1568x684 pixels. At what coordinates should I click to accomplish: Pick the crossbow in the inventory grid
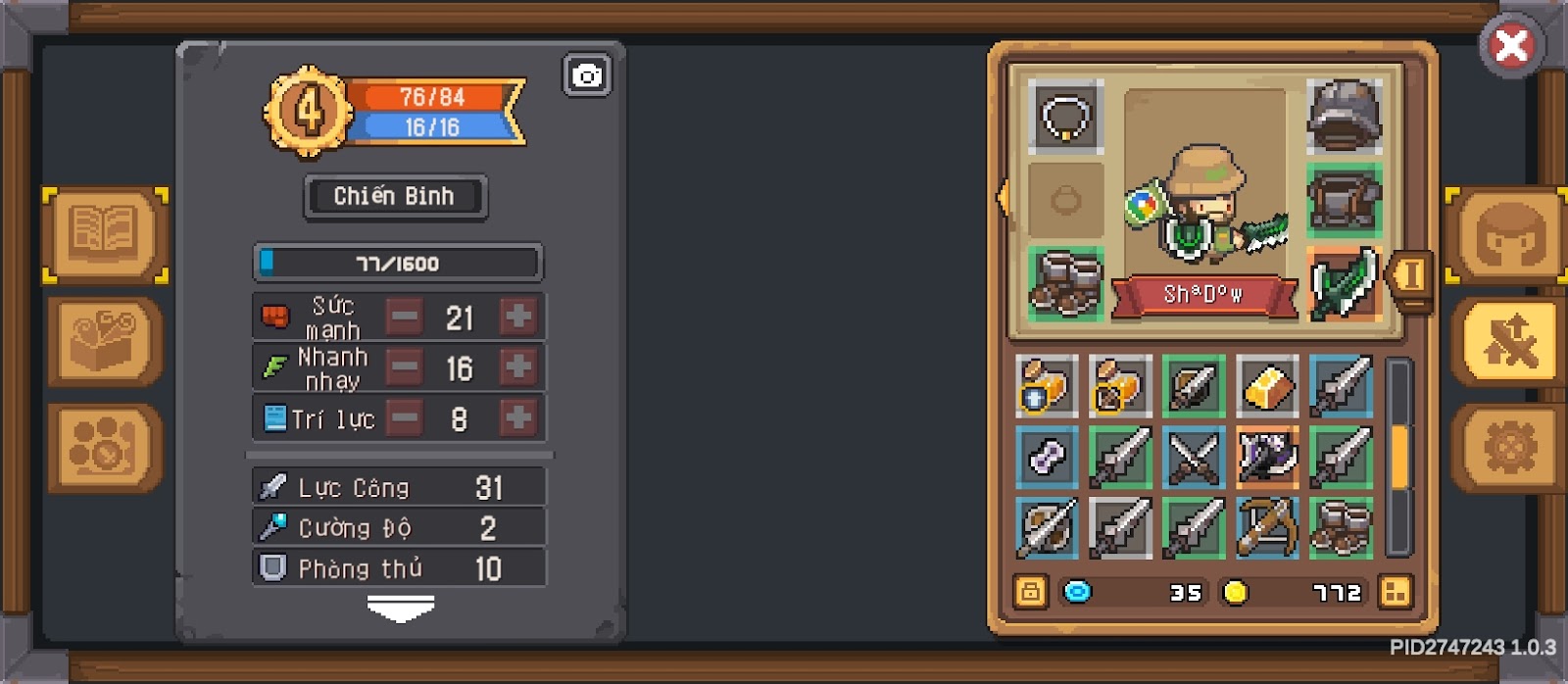coord(1267,528)
